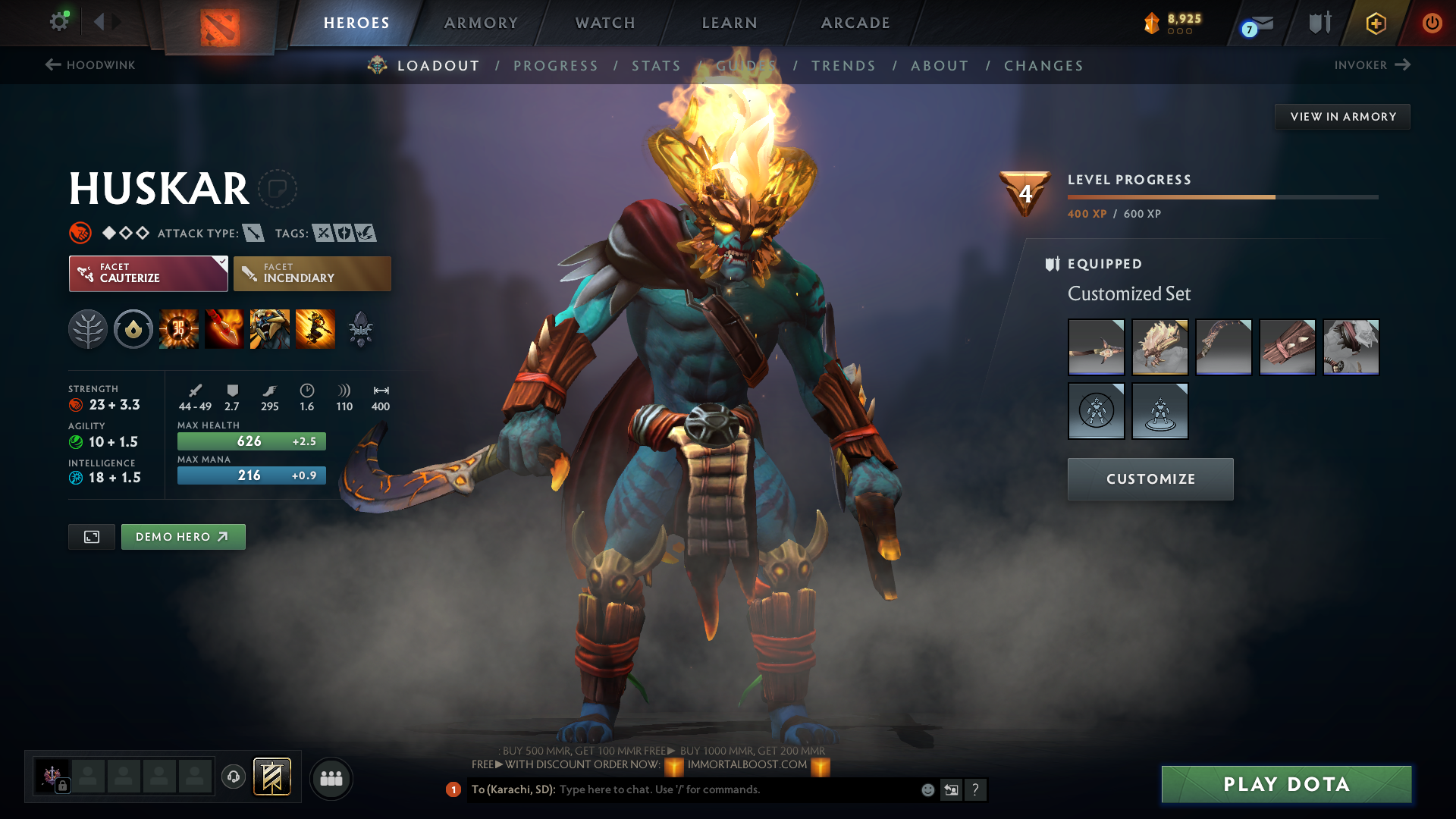The image size is (1456, 819).
Task: Click the PLAY DOTA button
Action: click(x=1286, y=784)
